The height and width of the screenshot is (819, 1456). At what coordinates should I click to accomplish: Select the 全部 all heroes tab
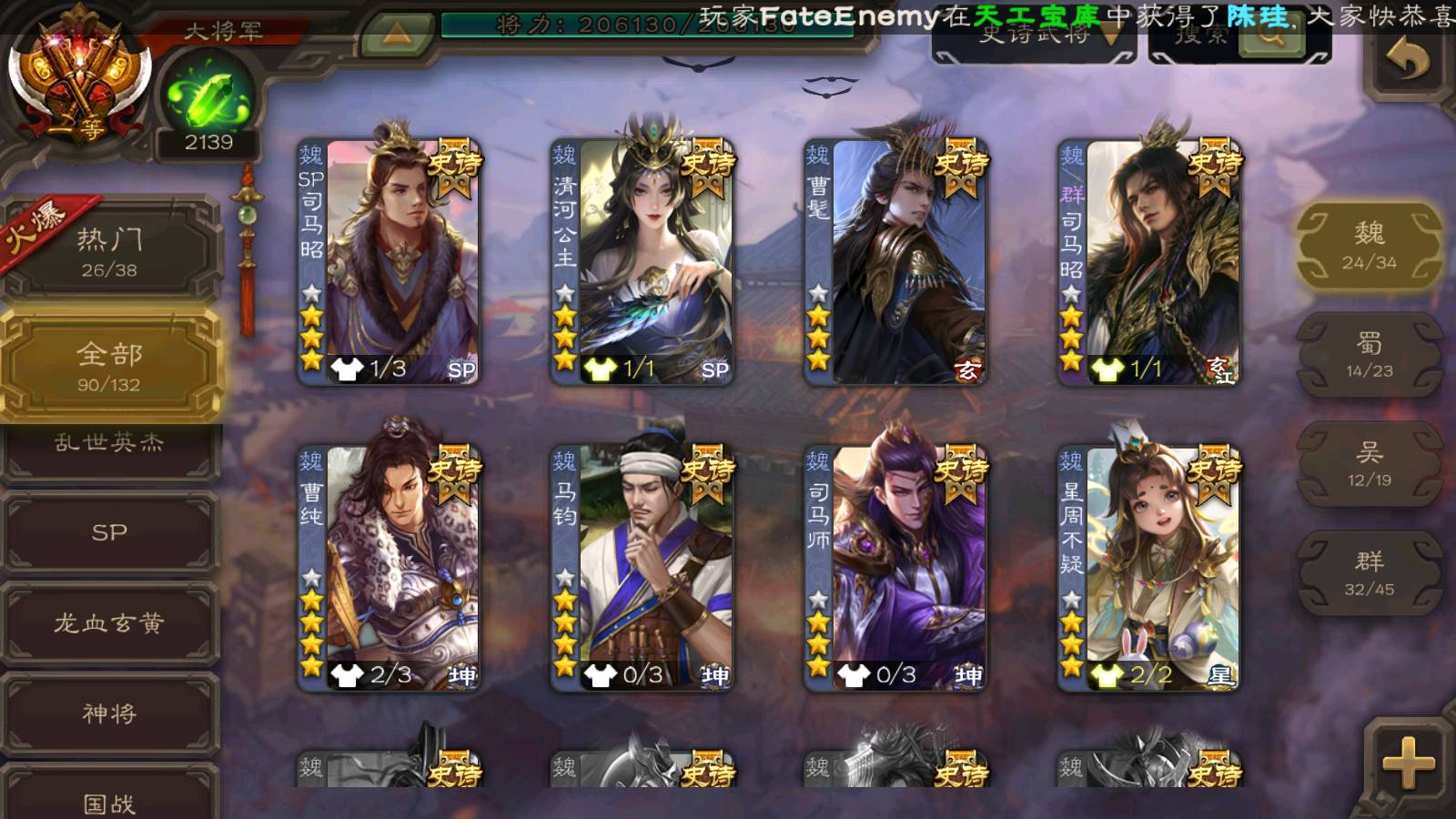tap(109, 366)
